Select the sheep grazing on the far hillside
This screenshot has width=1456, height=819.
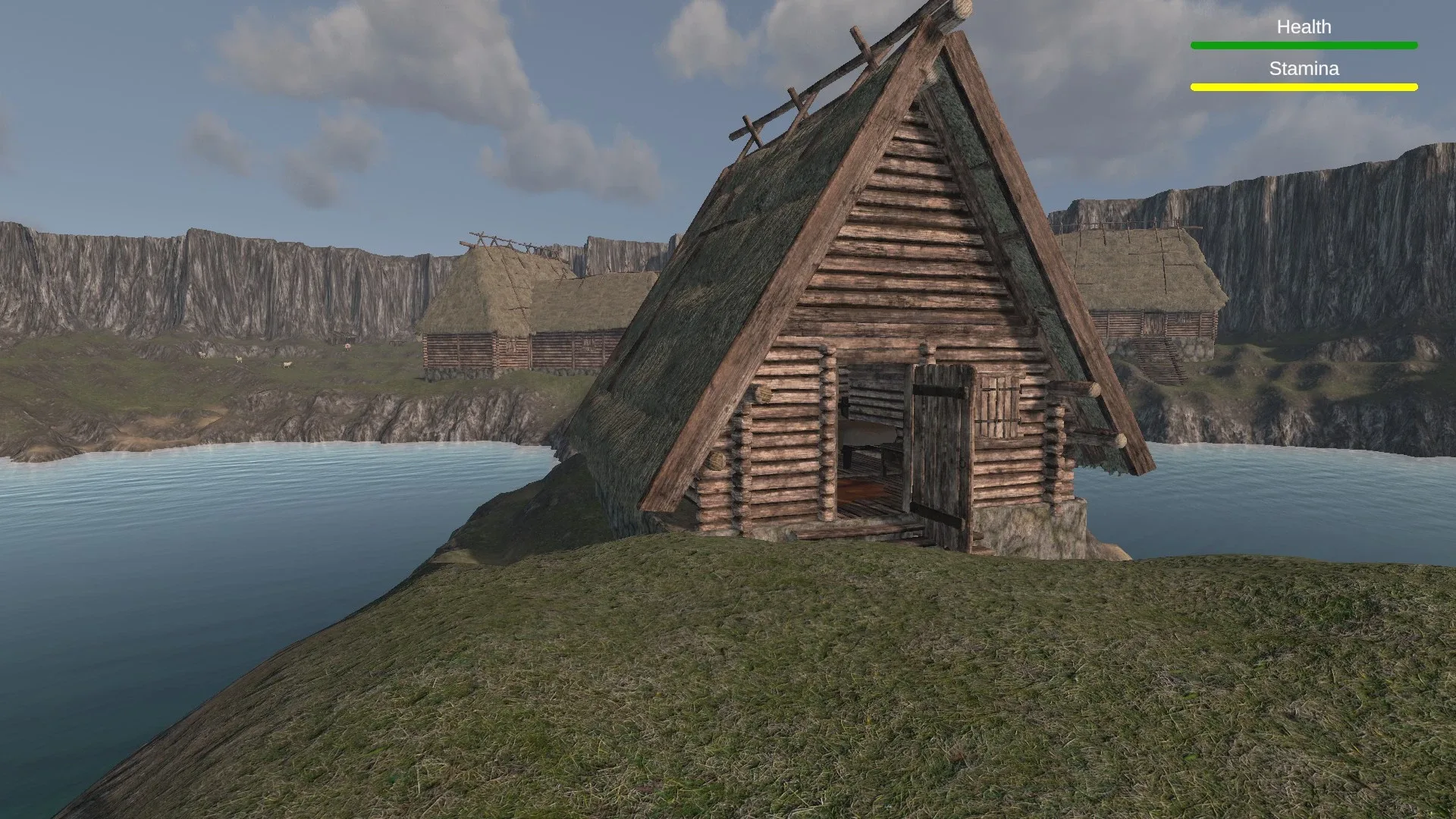pyautogui.click(x=287, y=365)
